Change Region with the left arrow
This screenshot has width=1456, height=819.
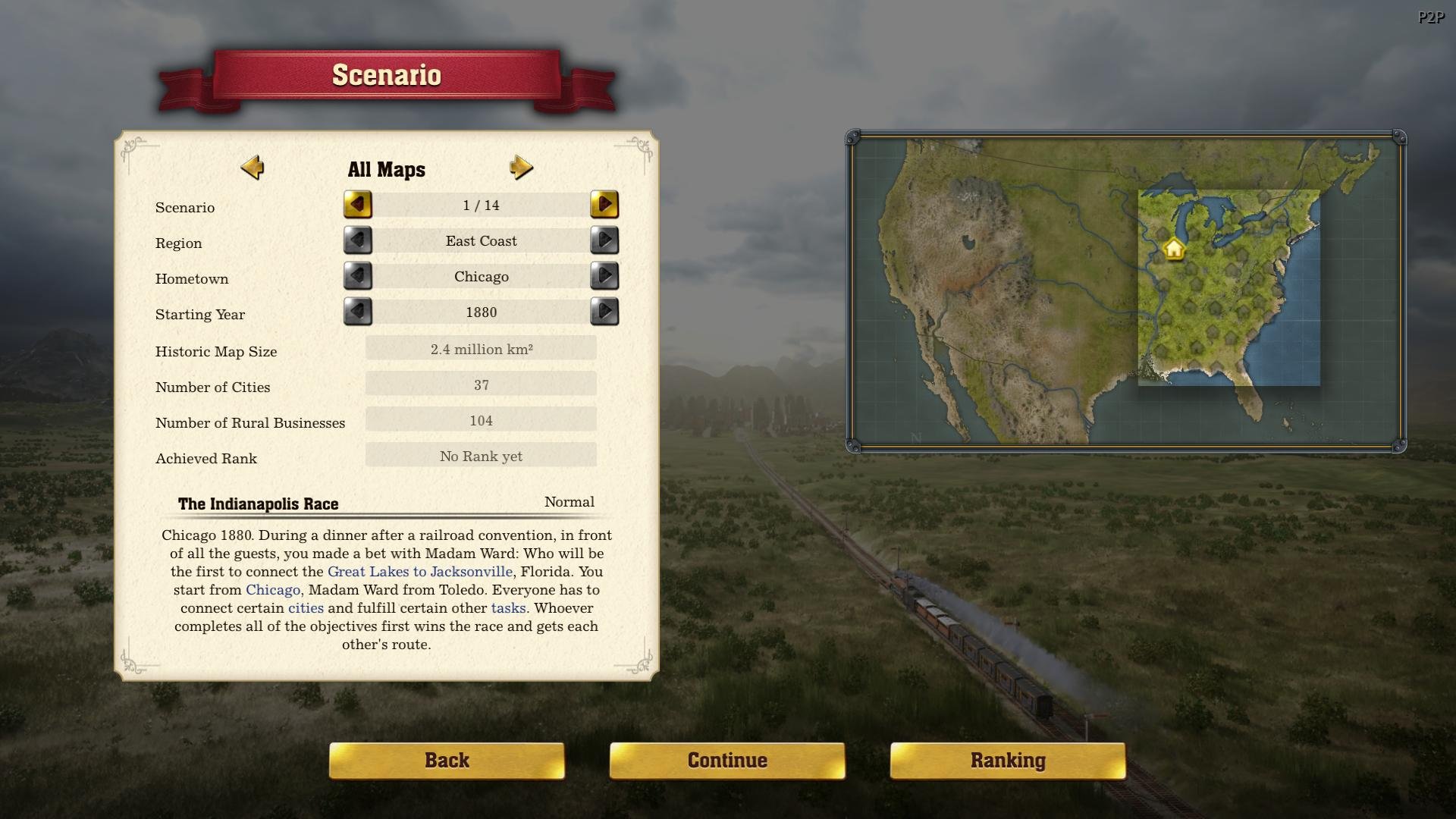[x=358, y=240]
